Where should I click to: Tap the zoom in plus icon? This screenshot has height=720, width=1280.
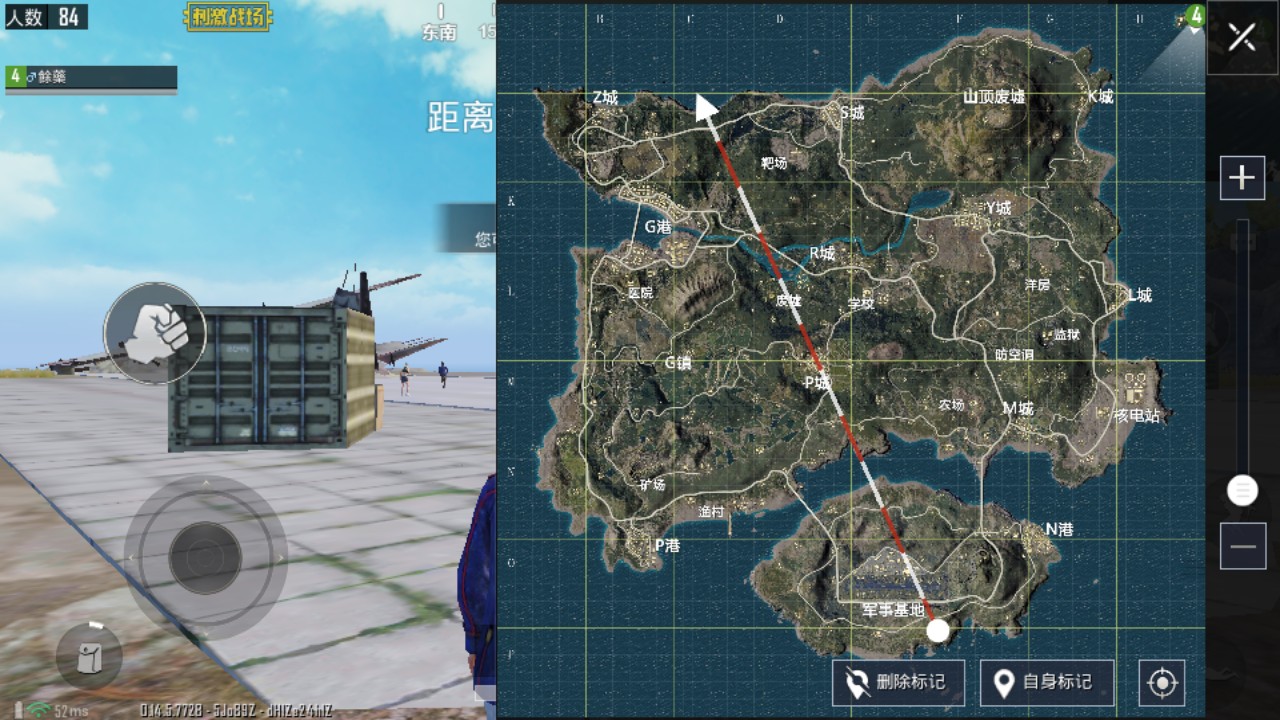point(1242,178)
